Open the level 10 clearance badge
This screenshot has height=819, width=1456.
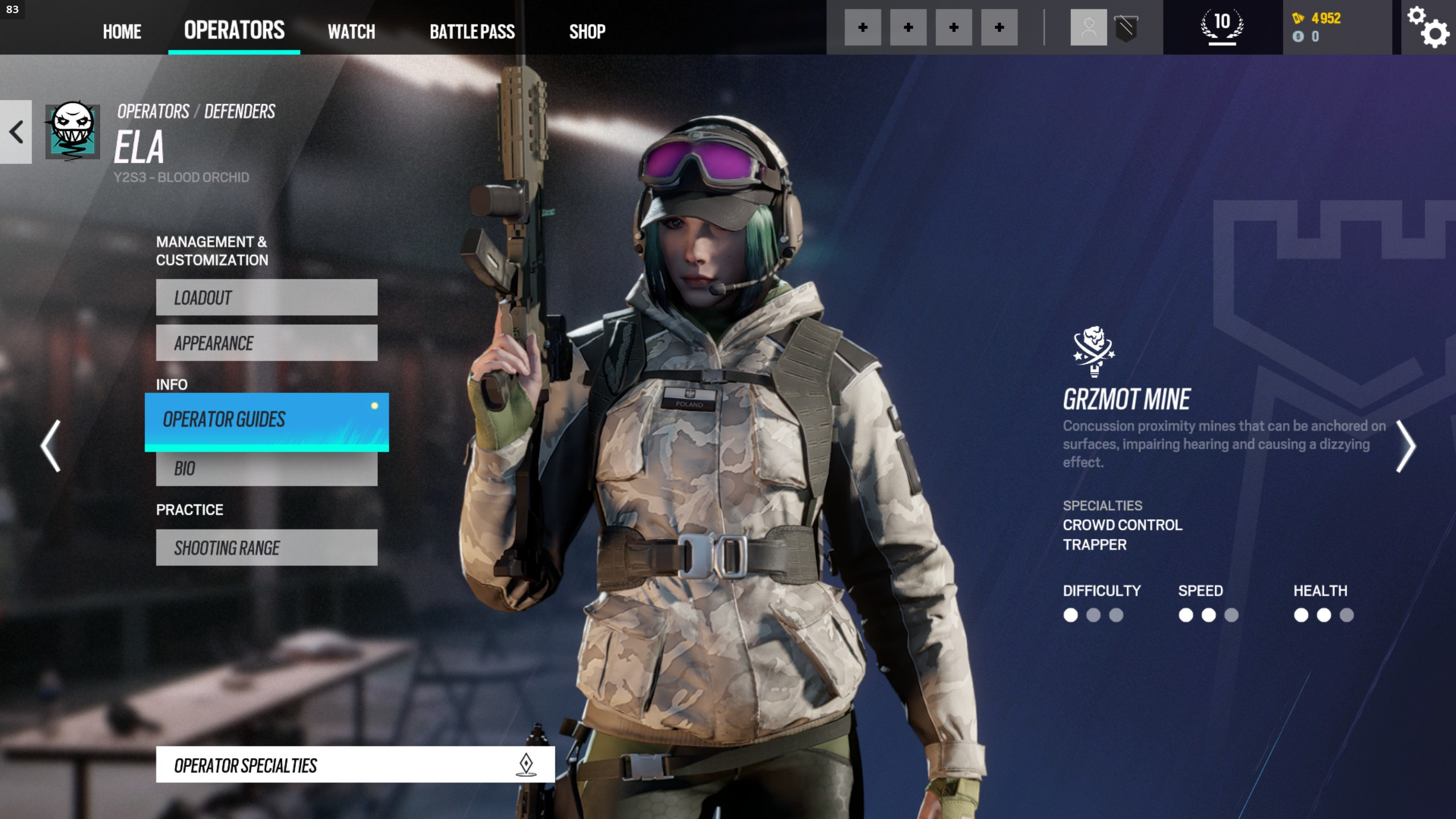pyautogui.click(x=1222, y=27)
